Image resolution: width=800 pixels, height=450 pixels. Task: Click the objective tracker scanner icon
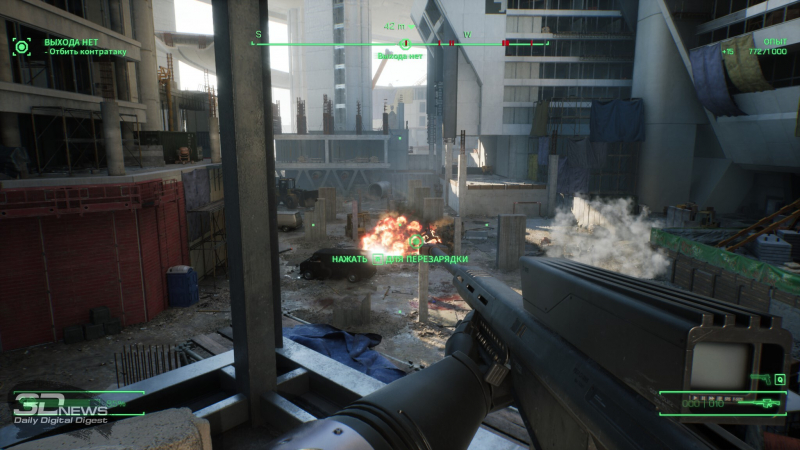point(21,45)
